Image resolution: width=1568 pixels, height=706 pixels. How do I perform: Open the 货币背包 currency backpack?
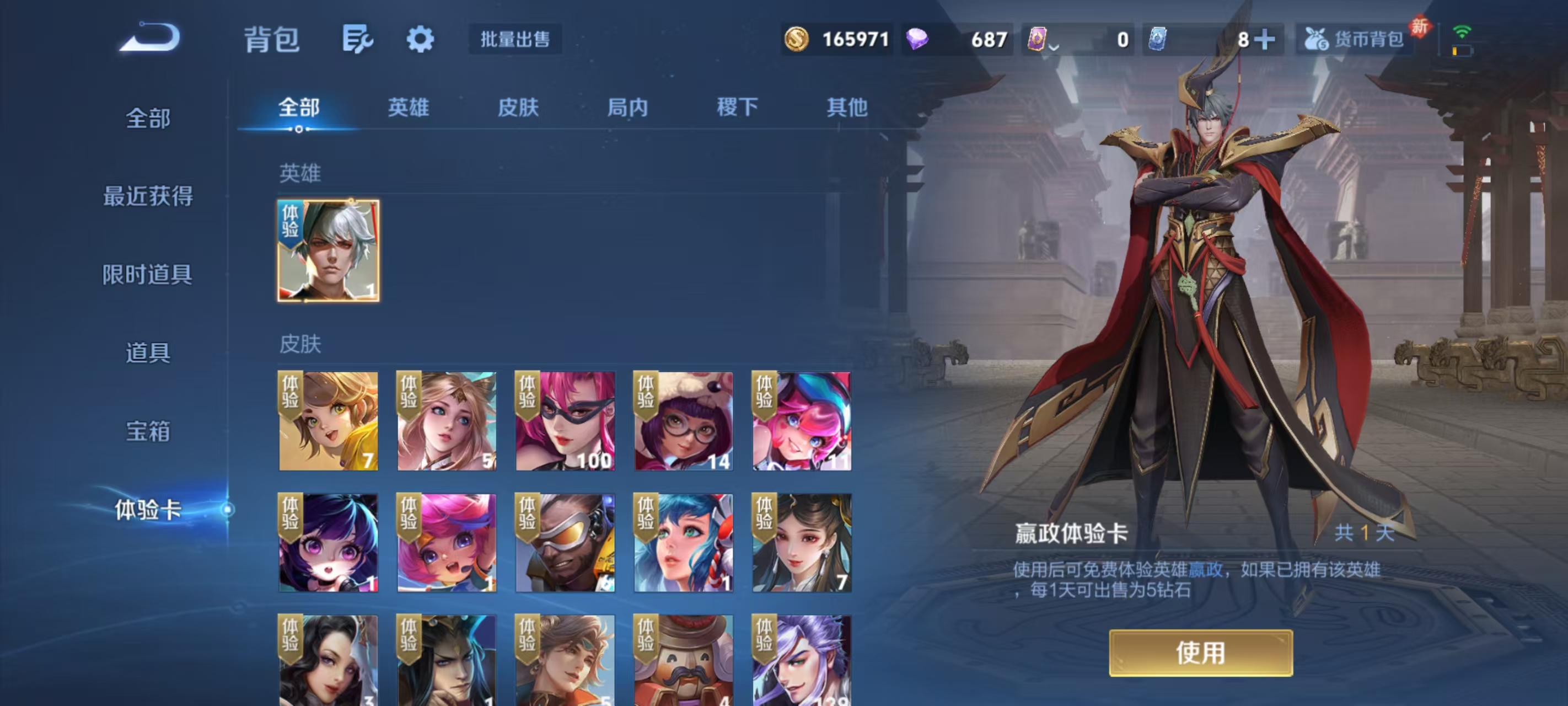tap(1352, 40)
